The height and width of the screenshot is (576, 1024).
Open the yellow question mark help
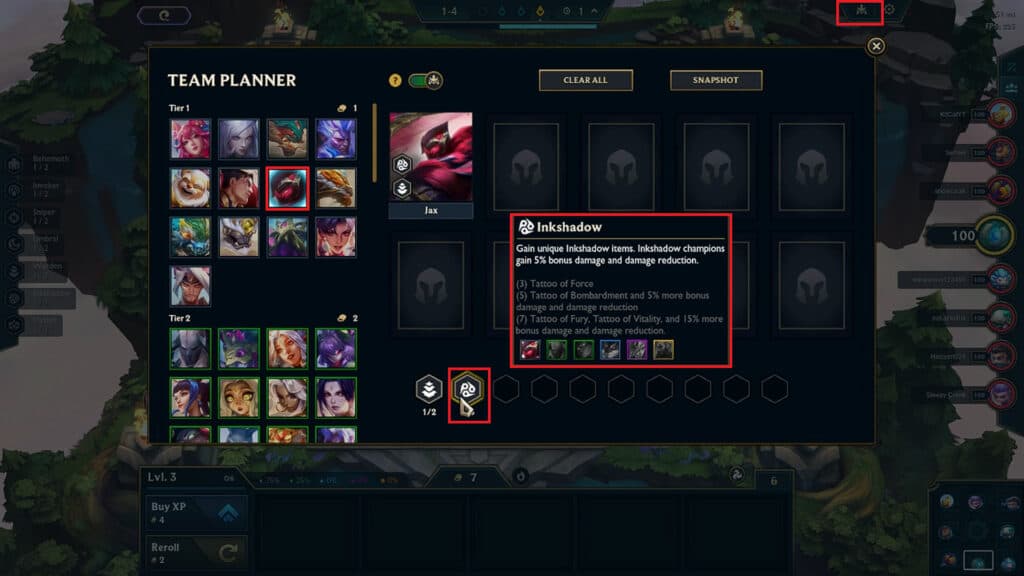click(x=395, y=80)
